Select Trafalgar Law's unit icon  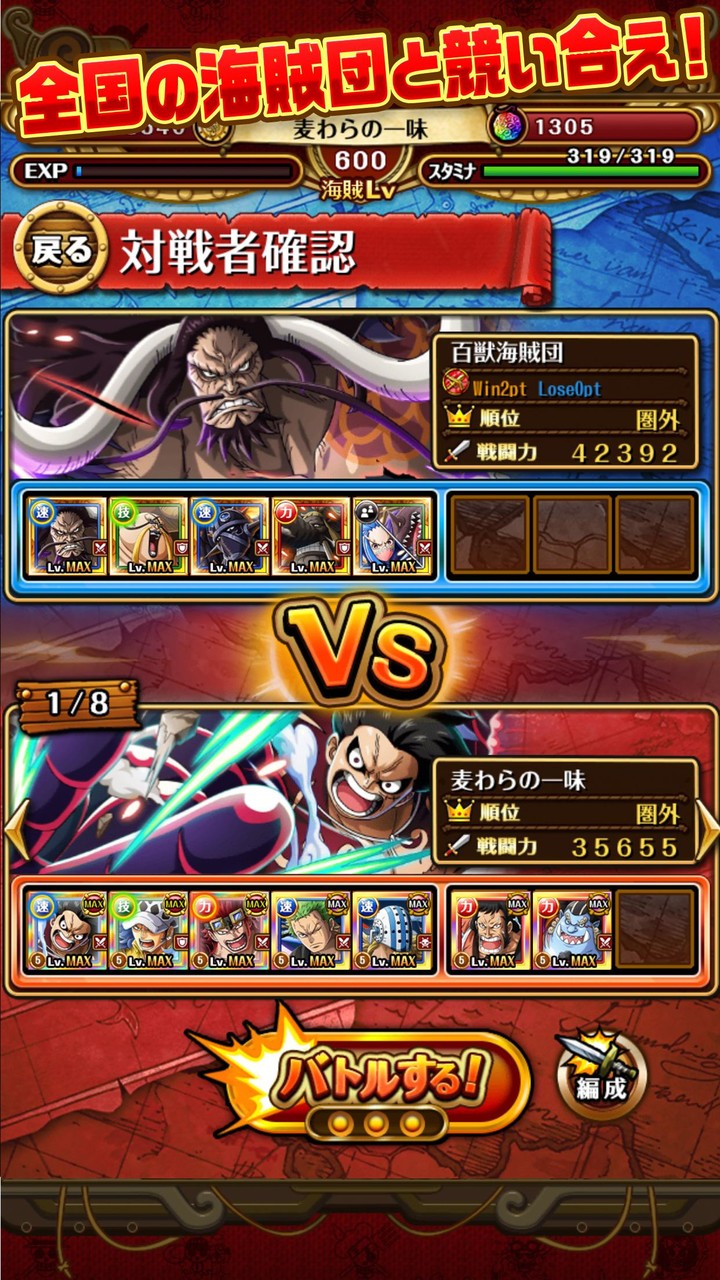tap(148, 932)
